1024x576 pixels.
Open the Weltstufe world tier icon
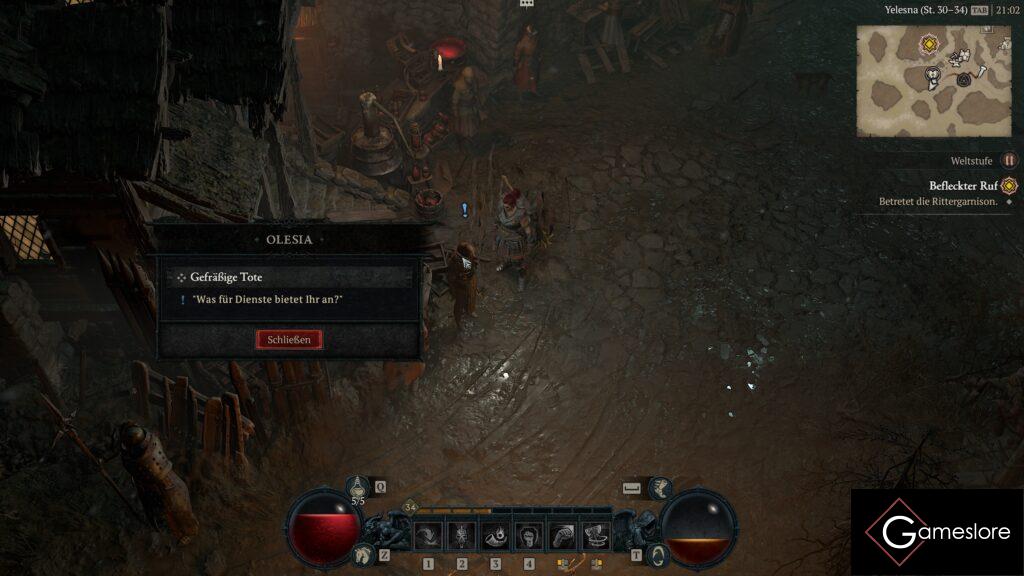1009,160
